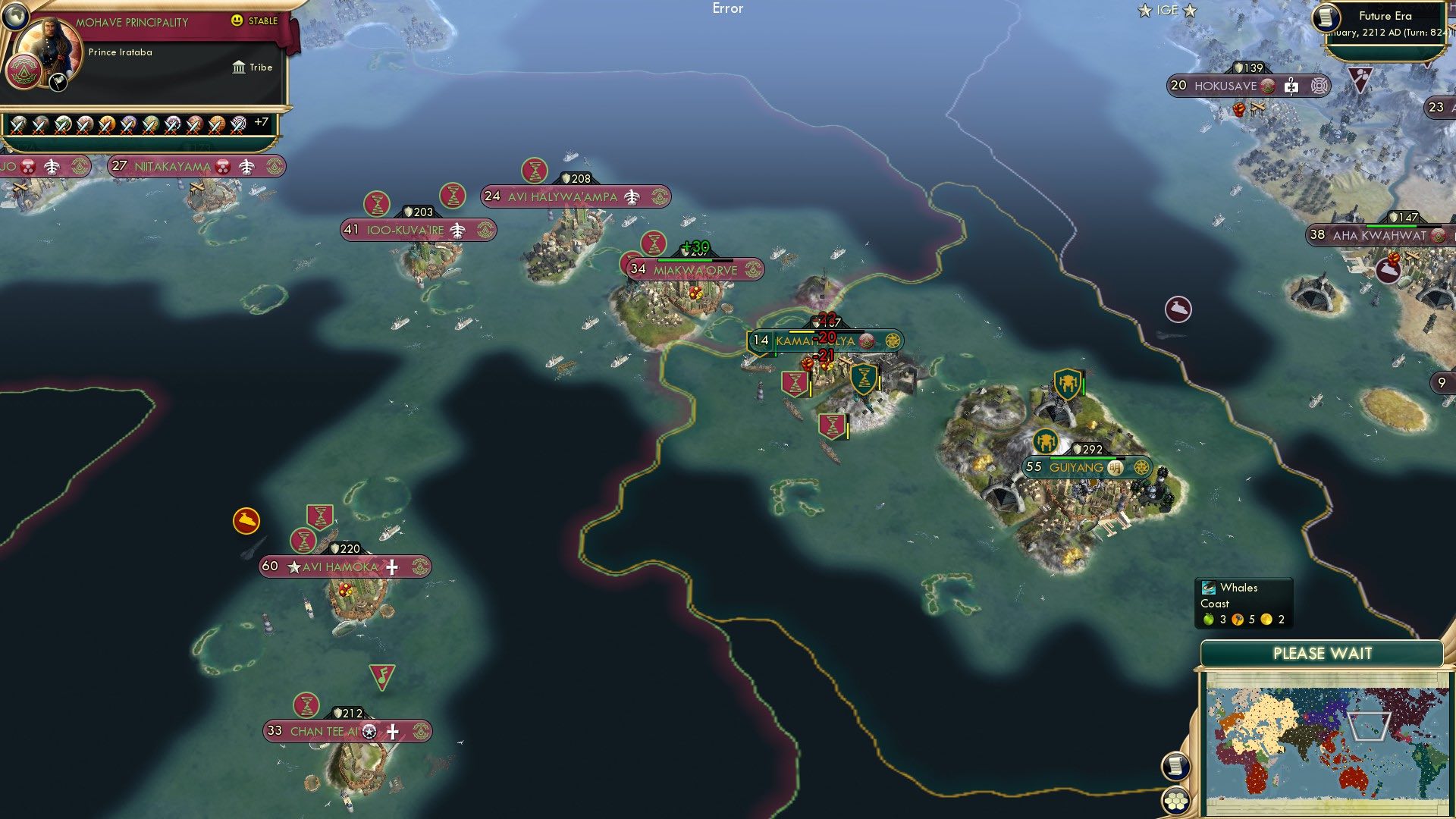Click the IGE label at the top

click(1167, 10)
